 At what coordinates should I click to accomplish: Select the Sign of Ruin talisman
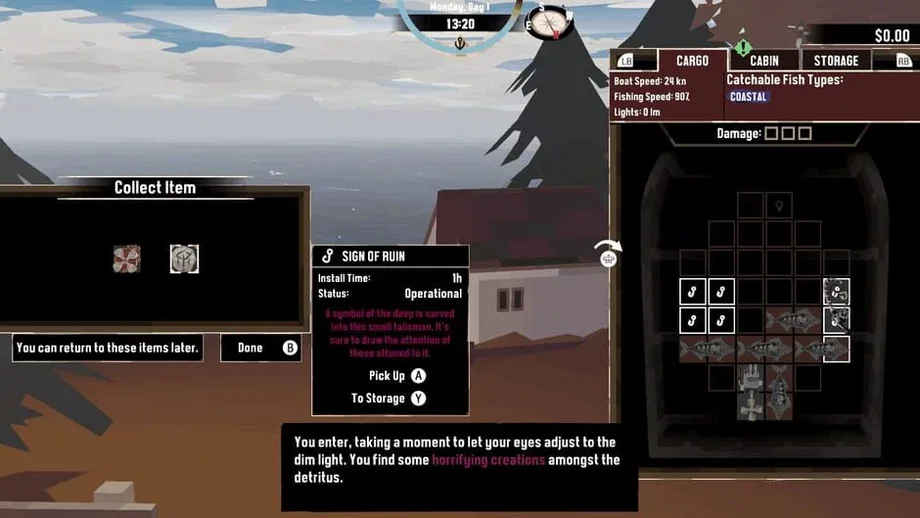[184, 259]
